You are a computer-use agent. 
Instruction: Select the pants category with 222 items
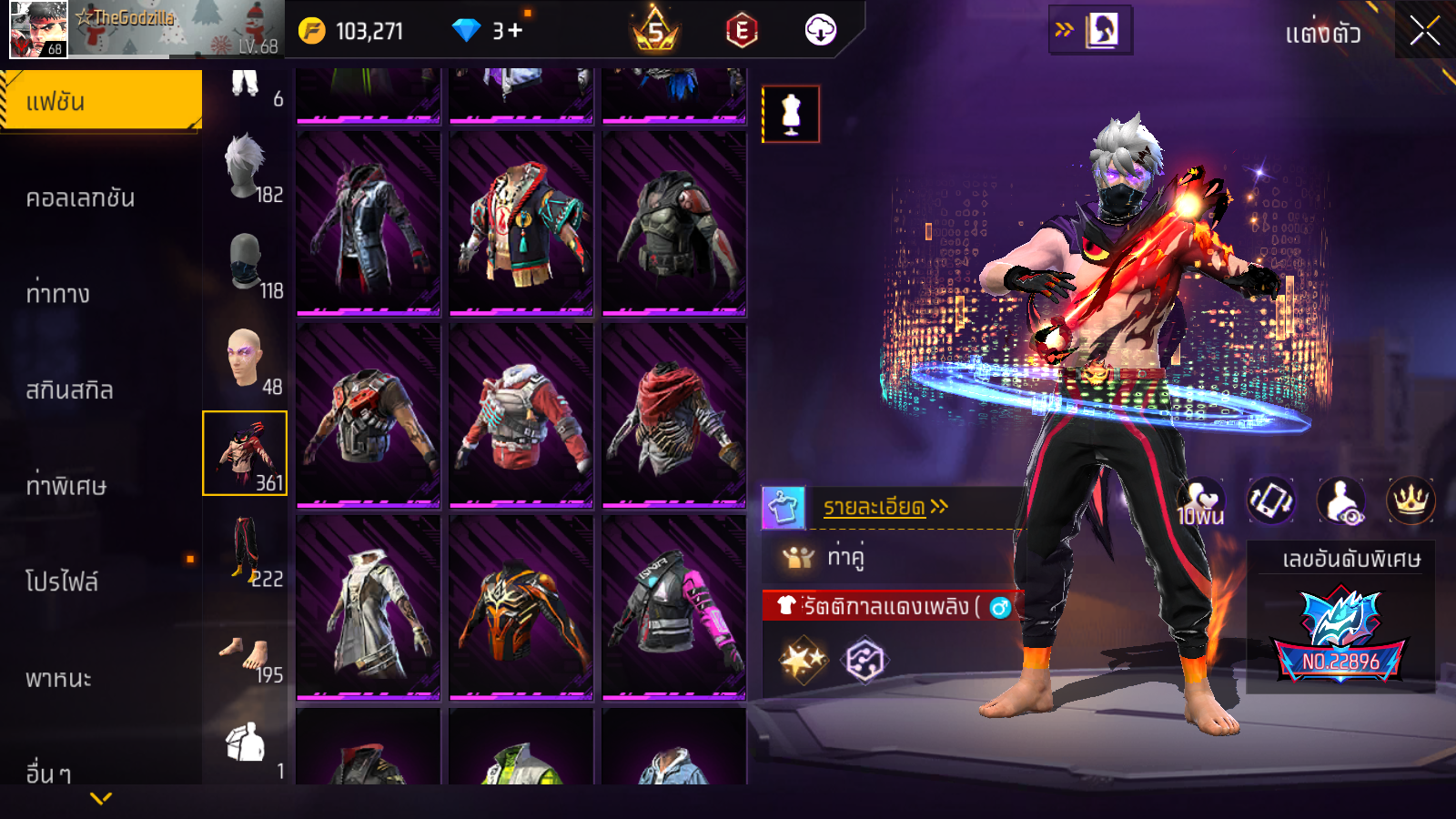coord(246,549)
